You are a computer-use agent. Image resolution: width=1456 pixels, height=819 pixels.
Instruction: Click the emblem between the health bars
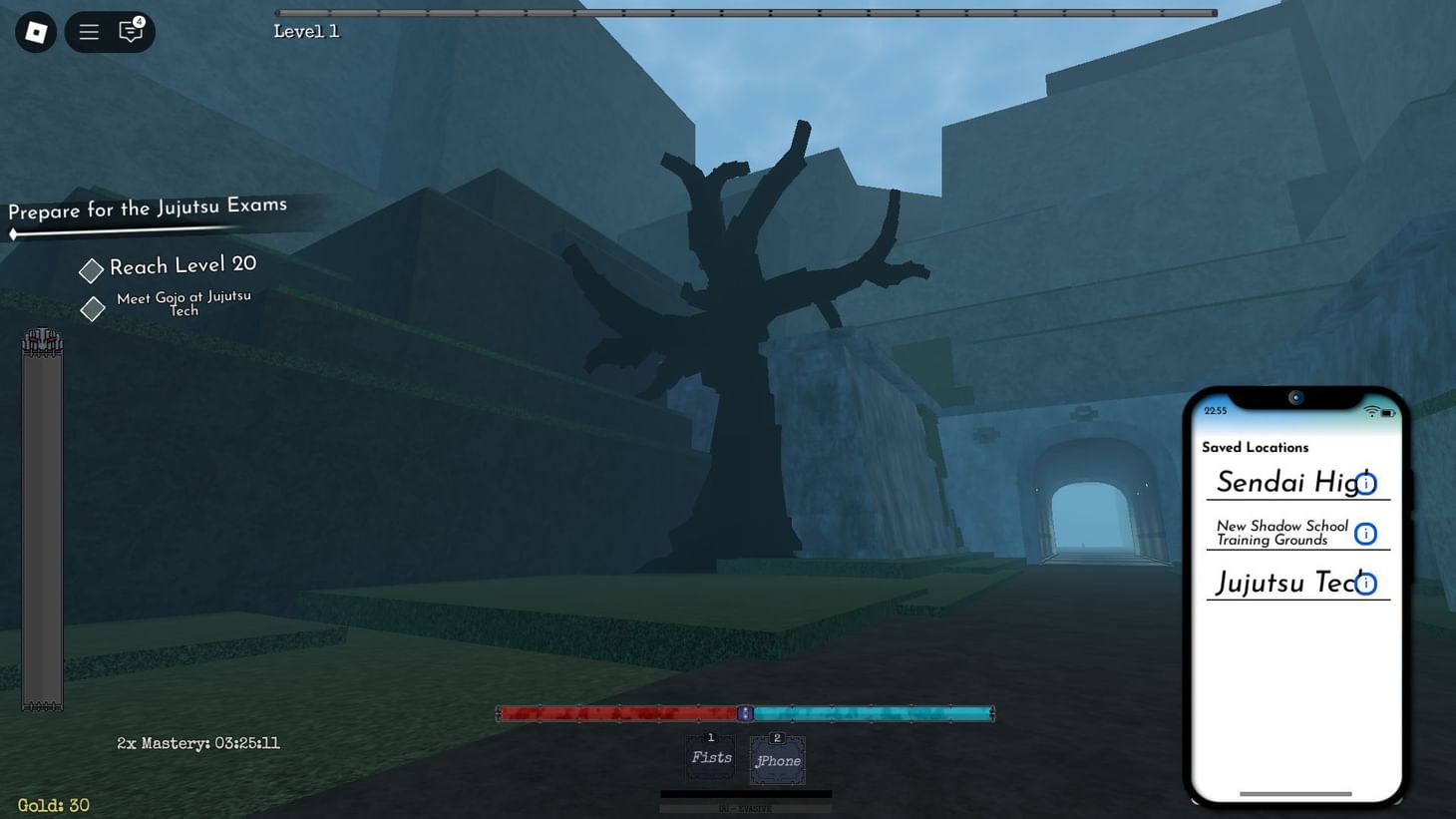(x=745, y=713)
